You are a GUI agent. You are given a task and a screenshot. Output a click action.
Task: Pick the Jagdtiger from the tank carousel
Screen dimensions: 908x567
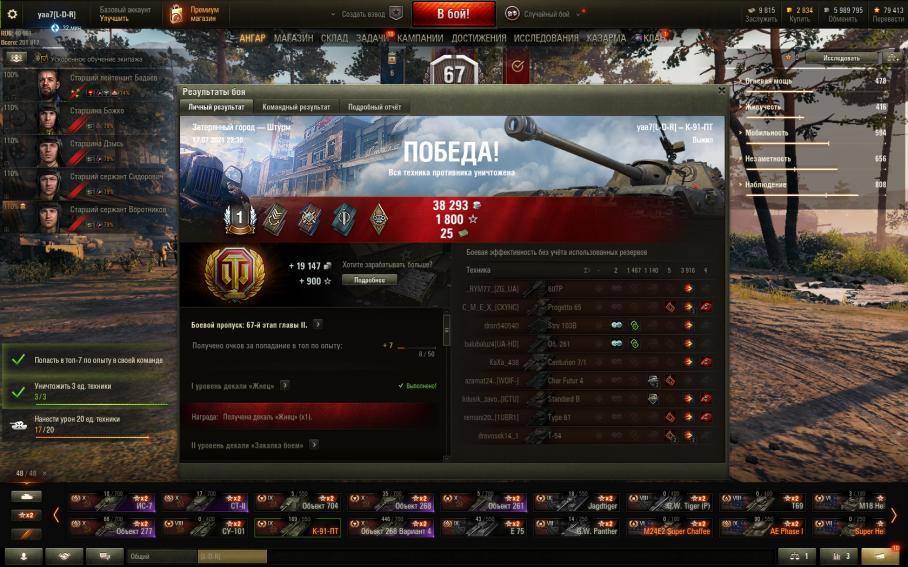click(x=569, y=501)
